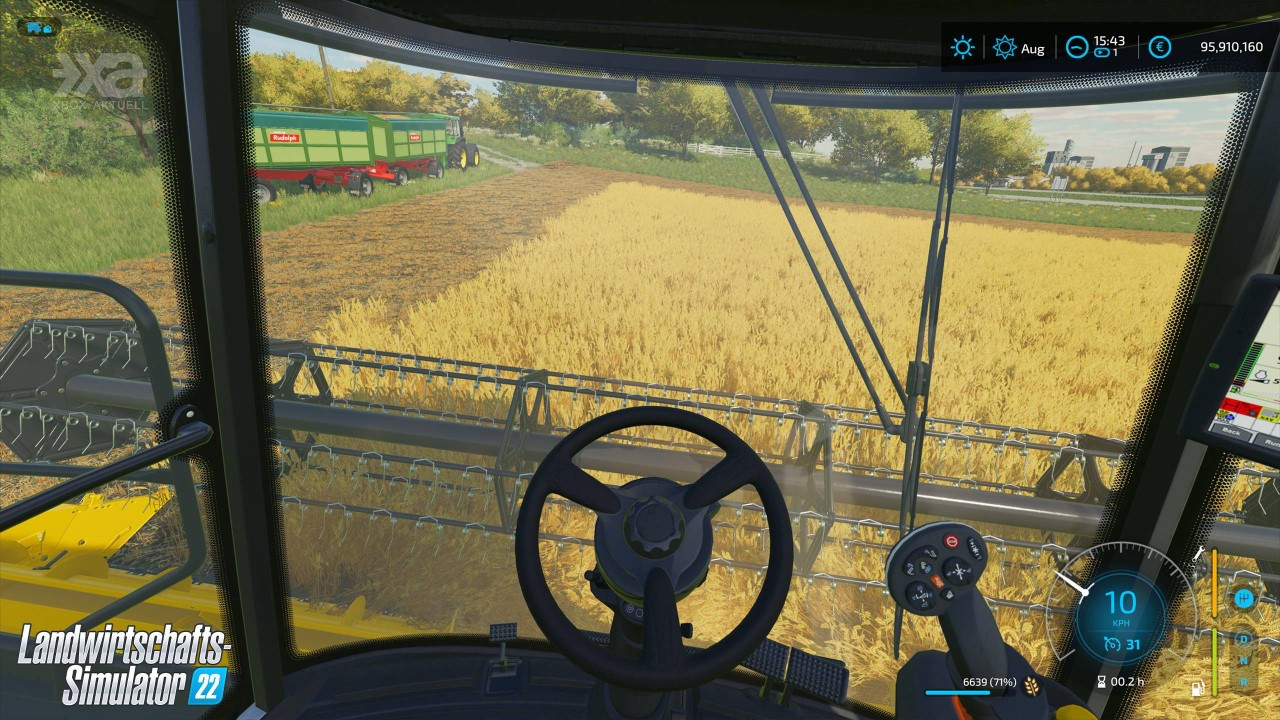The image size is (1280, 720).
Task: Click the cruise control speed icon
Action: [1113, 644]
